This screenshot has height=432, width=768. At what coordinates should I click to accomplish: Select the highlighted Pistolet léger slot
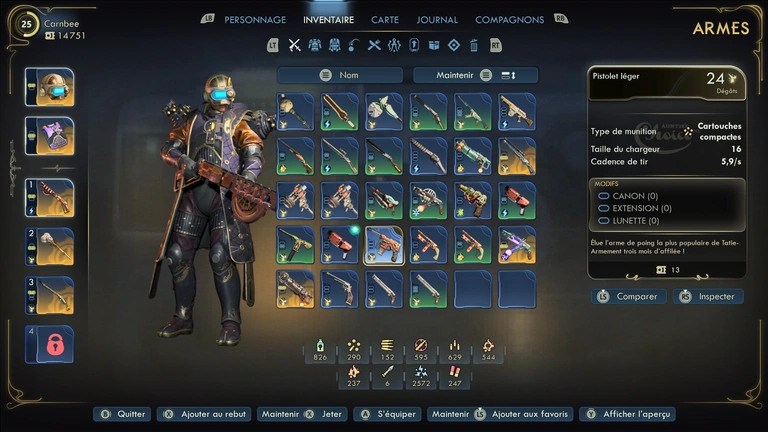point(383,245)
